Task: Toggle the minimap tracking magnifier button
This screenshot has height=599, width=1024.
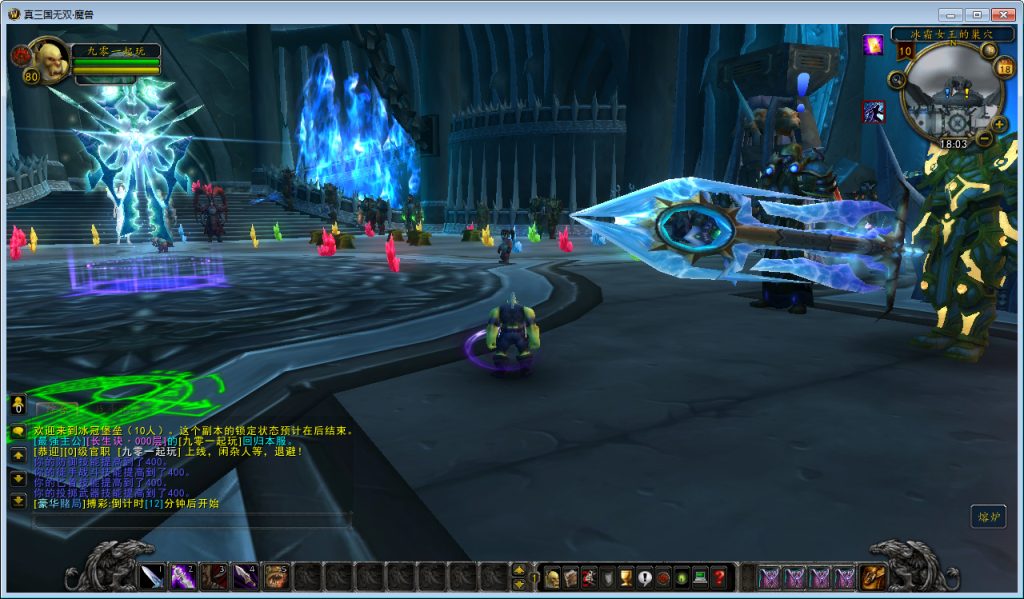Action: [897, 80]
